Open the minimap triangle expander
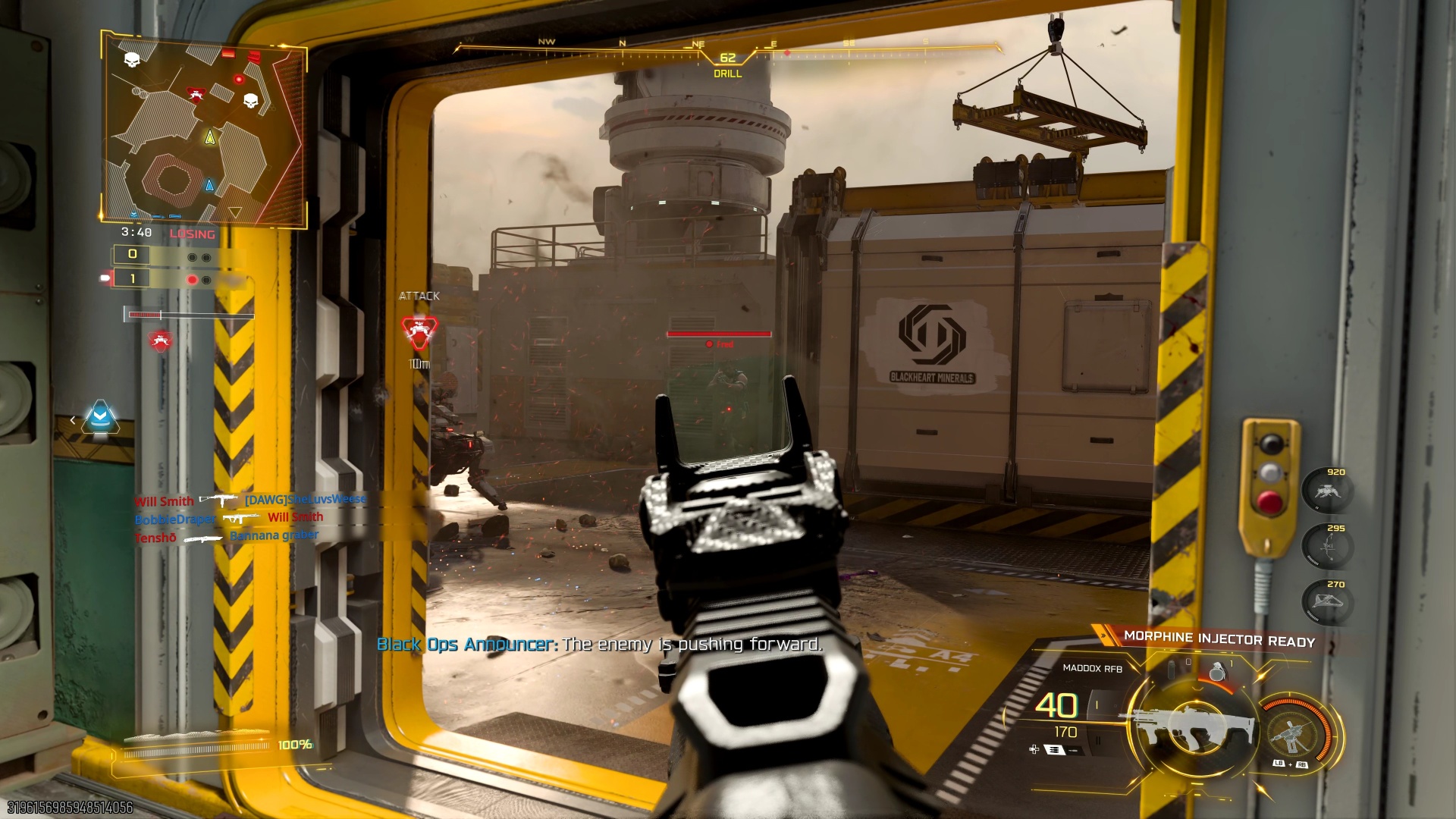 (x=237, y=212)
